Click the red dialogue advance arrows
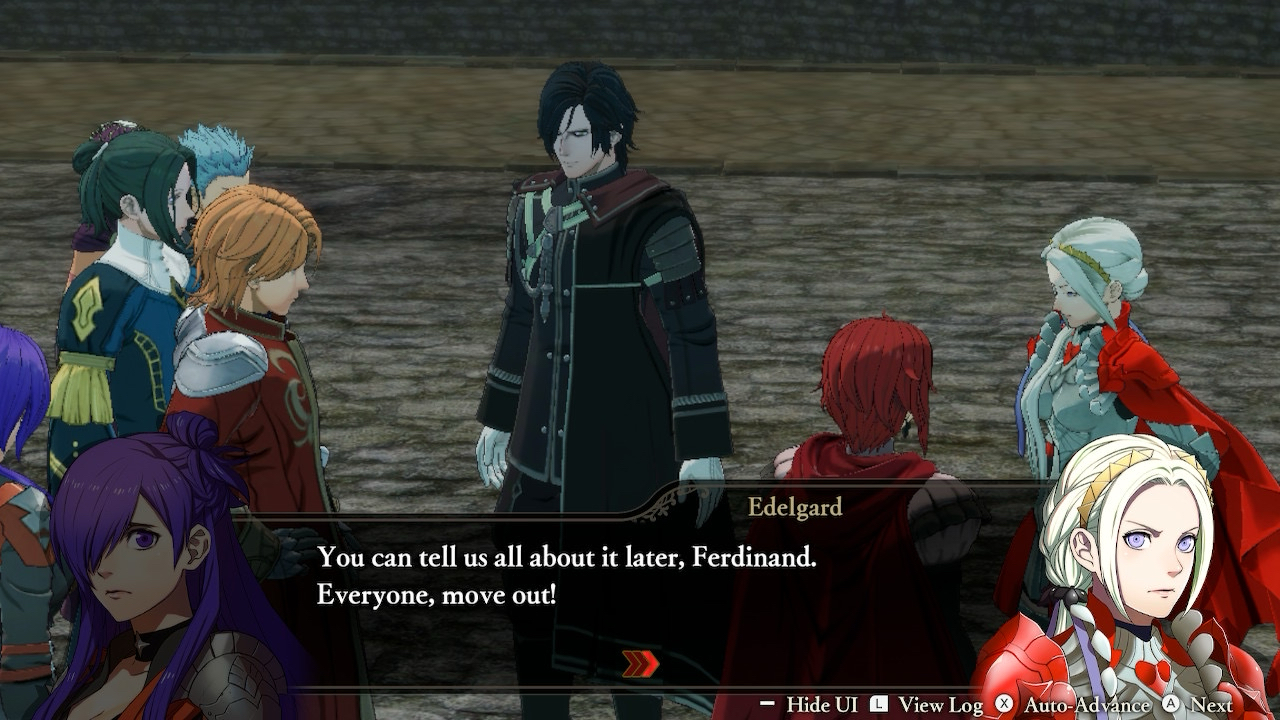This screenshot has width=1280, height=720. pos(641,664)
